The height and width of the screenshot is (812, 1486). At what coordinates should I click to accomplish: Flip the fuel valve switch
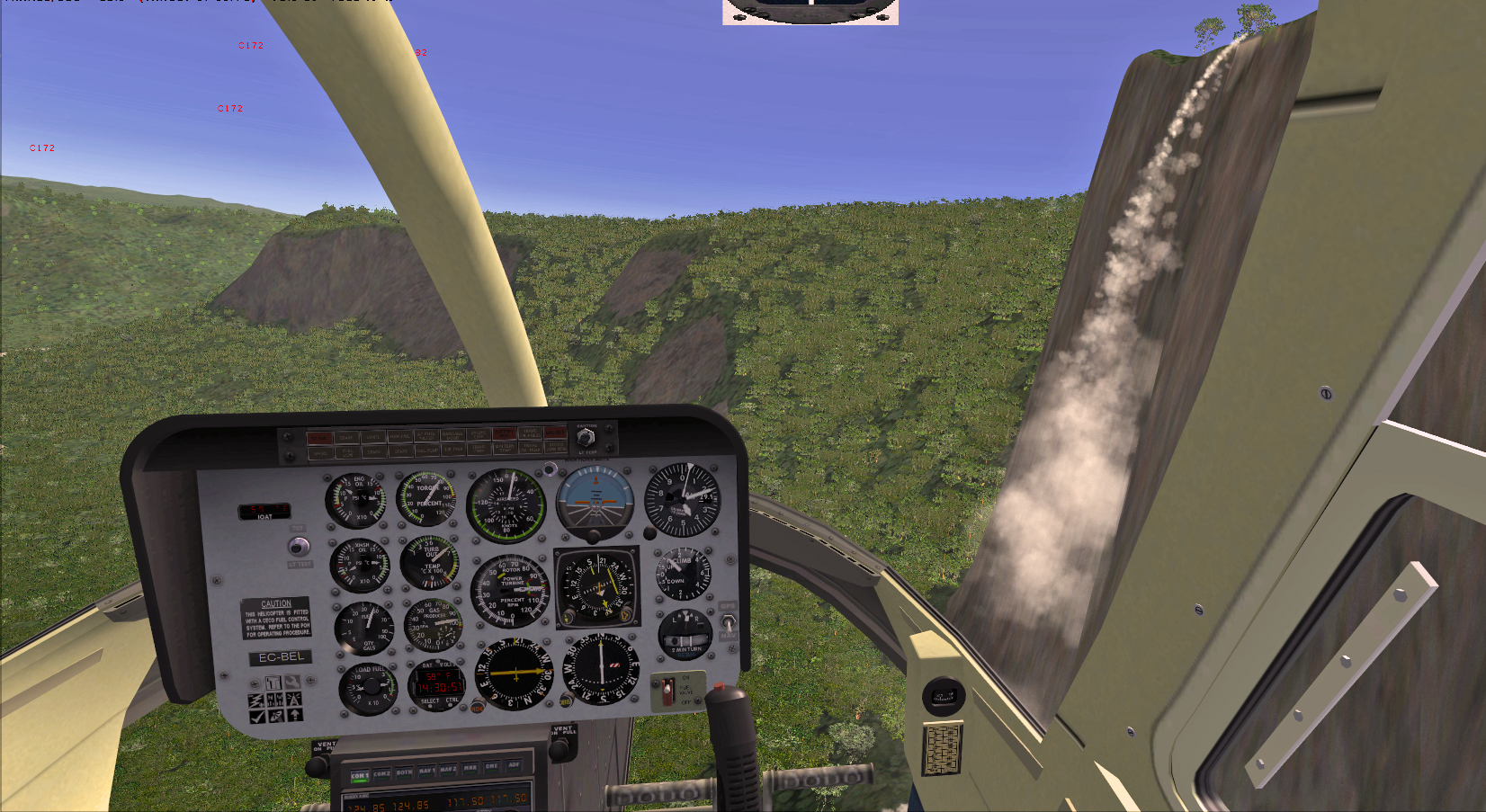coord(667,692)
